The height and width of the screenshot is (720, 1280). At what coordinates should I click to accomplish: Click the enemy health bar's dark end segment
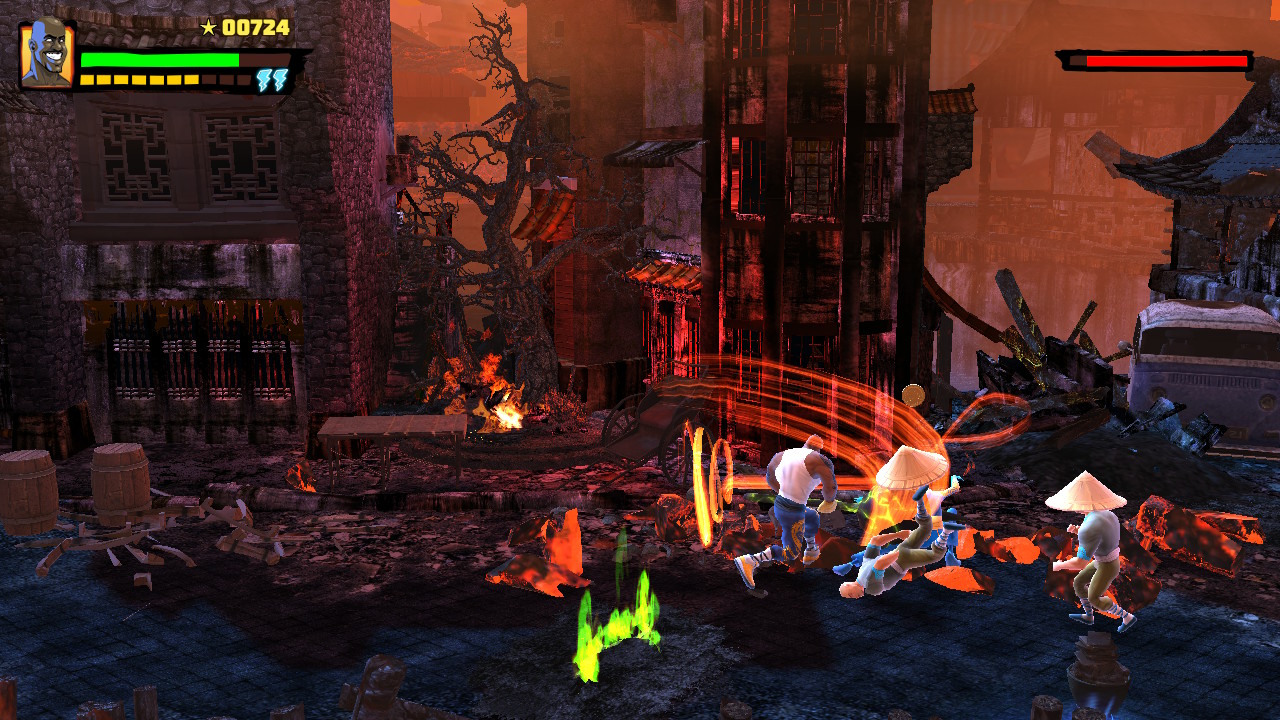1077,60
